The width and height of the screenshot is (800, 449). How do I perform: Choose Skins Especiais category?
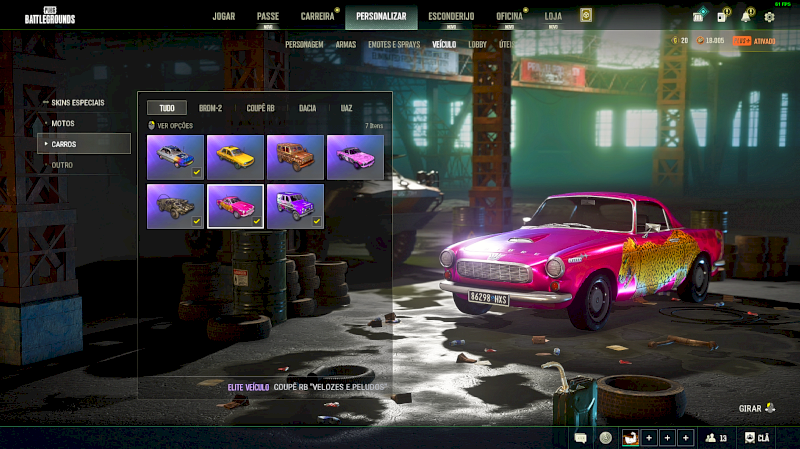78,102
